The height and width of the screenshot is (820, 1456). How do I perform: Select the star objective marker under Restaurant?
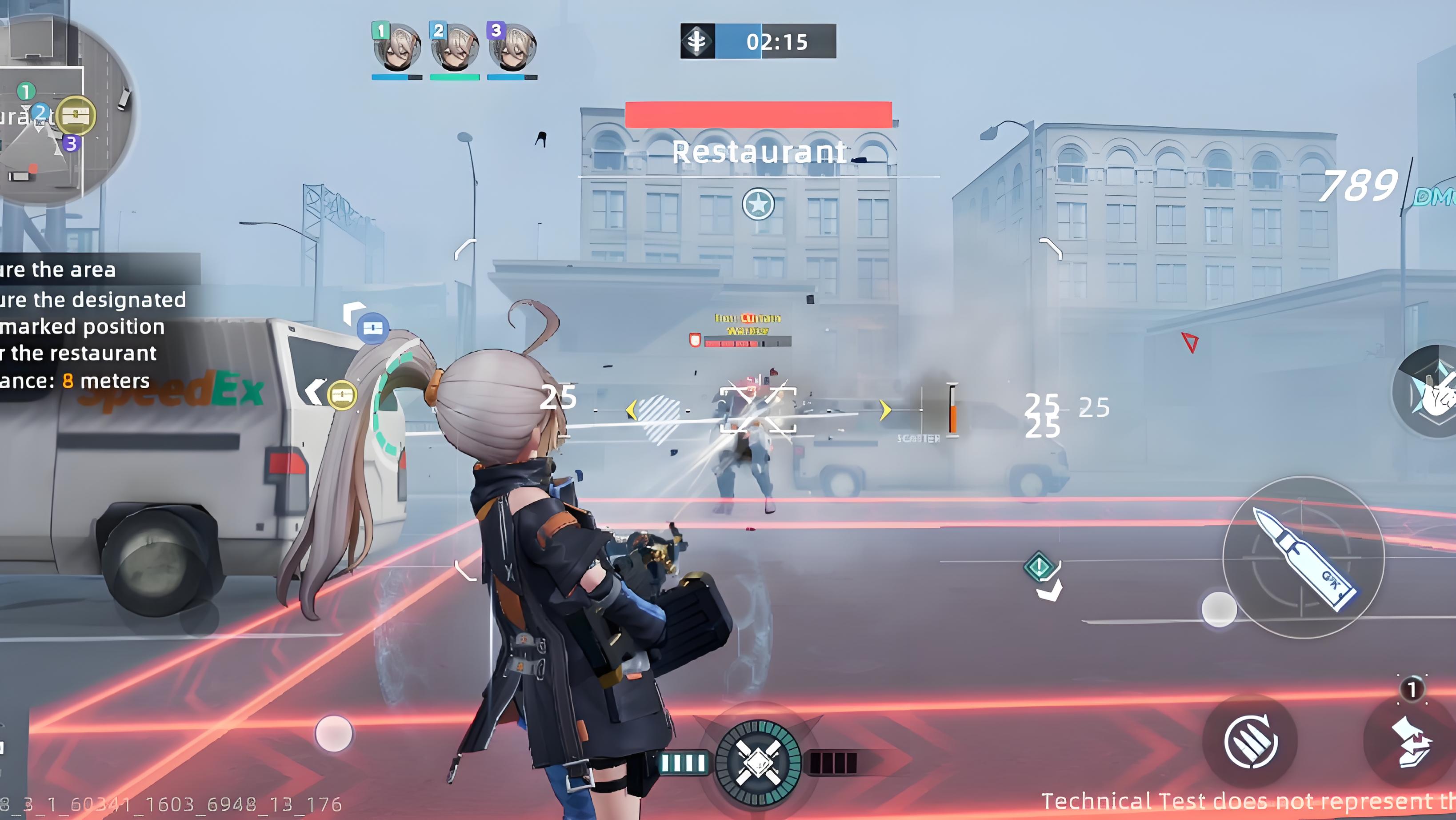click(758, 204)
